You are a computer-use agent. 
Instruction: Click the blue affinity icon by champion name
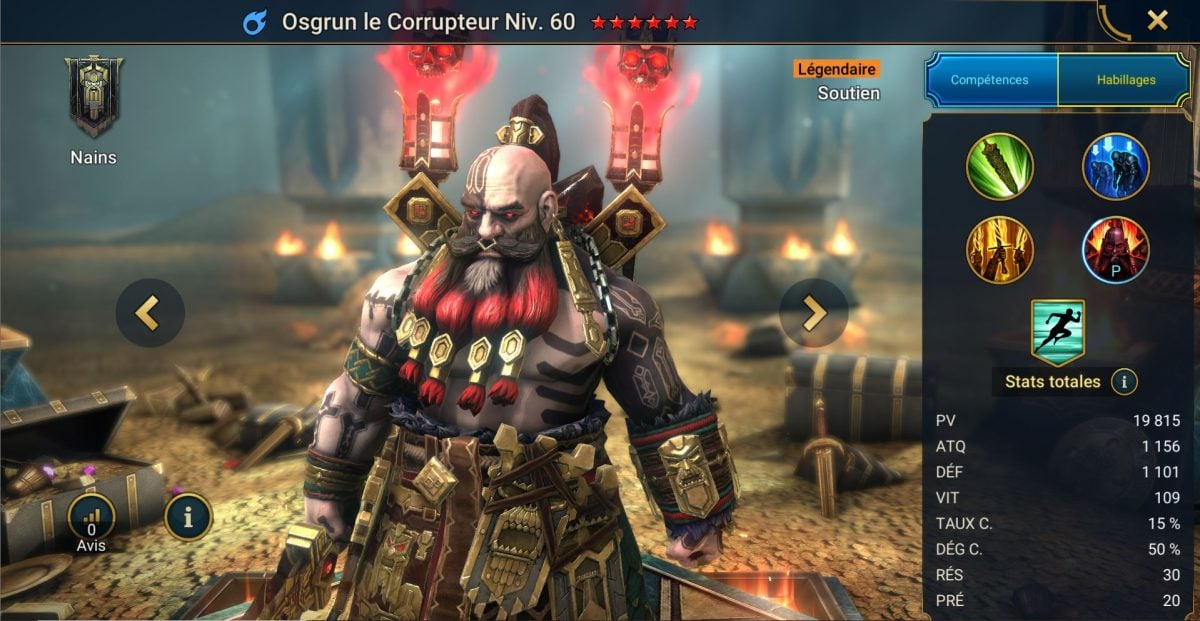coord(254,22)
